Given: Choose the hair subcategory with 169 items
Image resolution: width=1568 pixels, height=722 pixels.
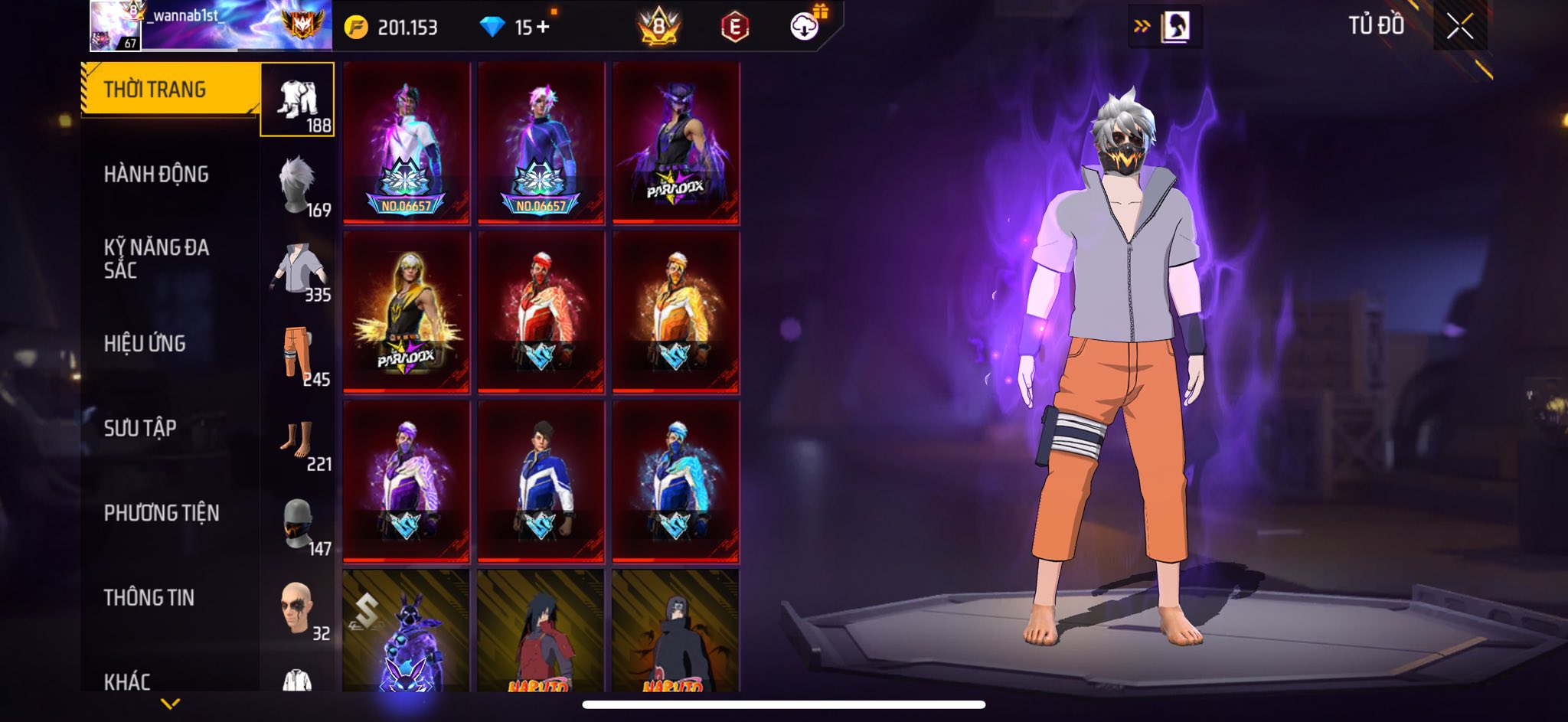Looking at the screenshot, I should (x=298, y=185).
